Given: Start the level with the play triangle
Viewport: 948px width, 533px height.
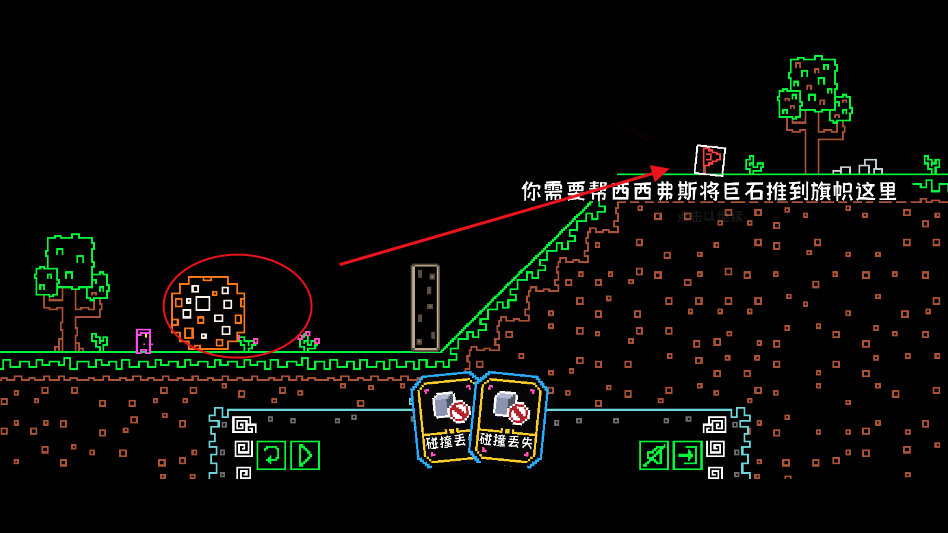Looking at the screenshot, I should pyautogui.click(x=304, y=455).
